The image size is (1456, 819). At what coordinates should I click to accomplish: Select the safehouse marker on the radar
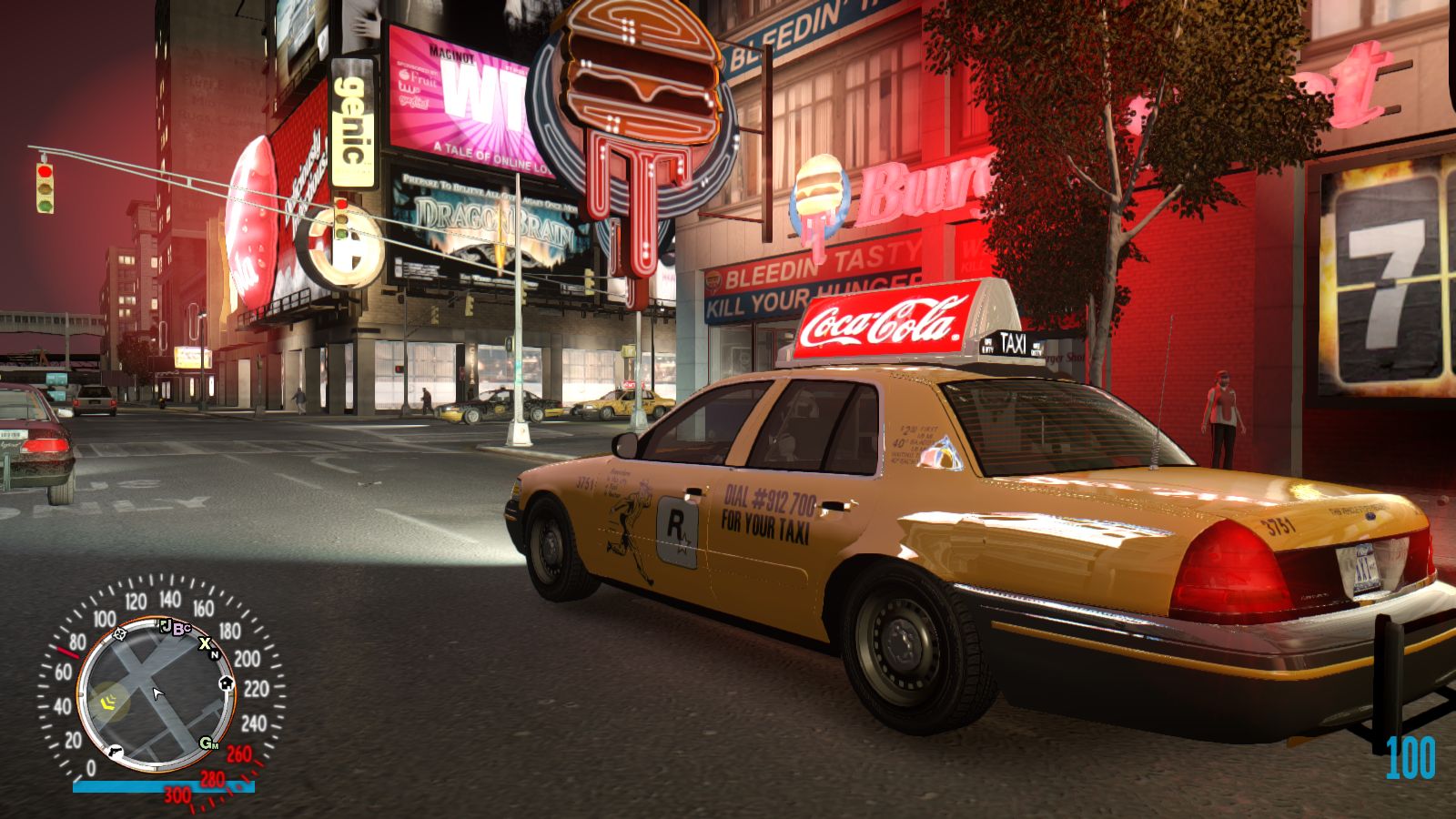[x=226, y=682]
